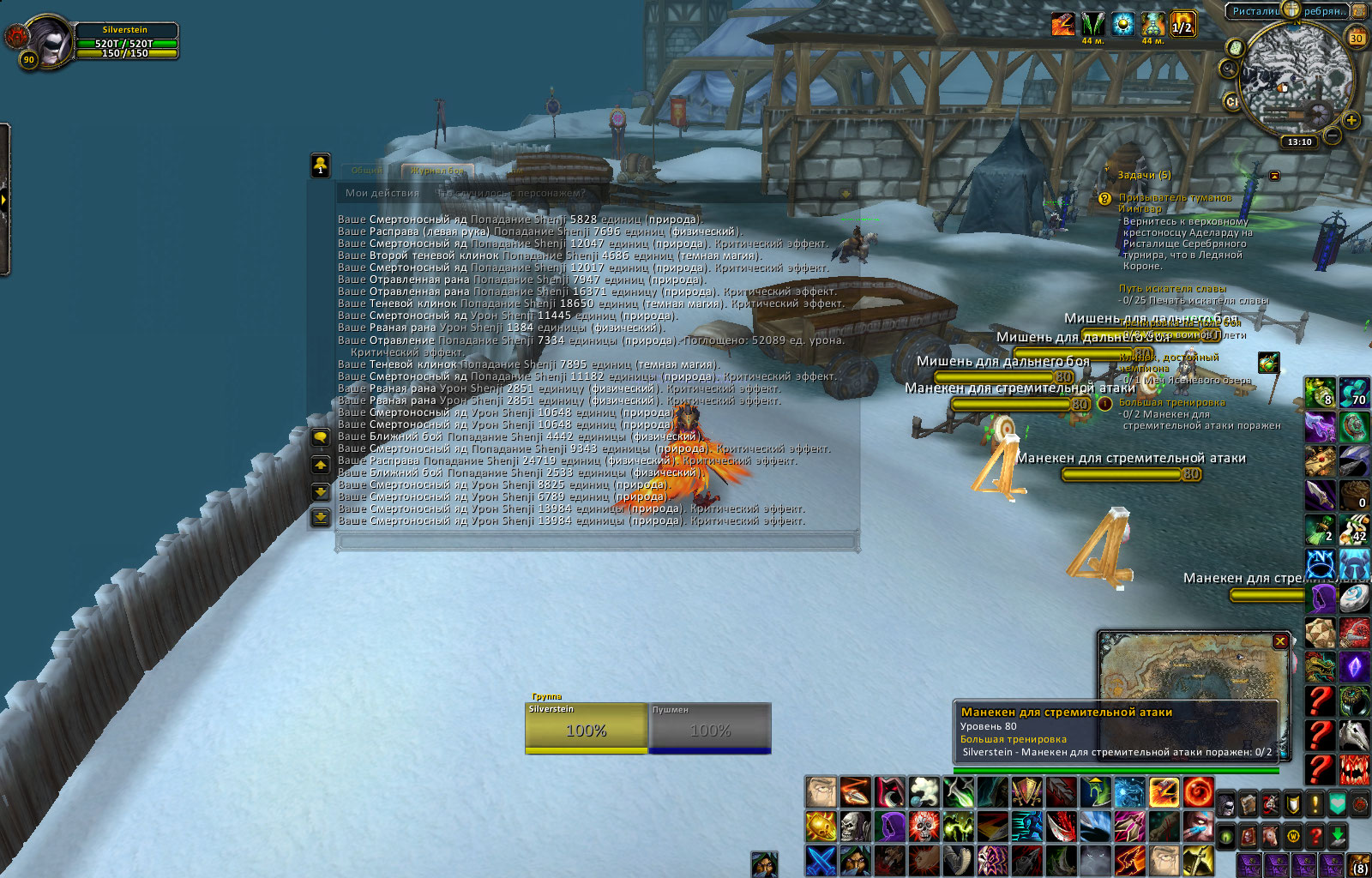Open the main backpack bag slot

1360,866
